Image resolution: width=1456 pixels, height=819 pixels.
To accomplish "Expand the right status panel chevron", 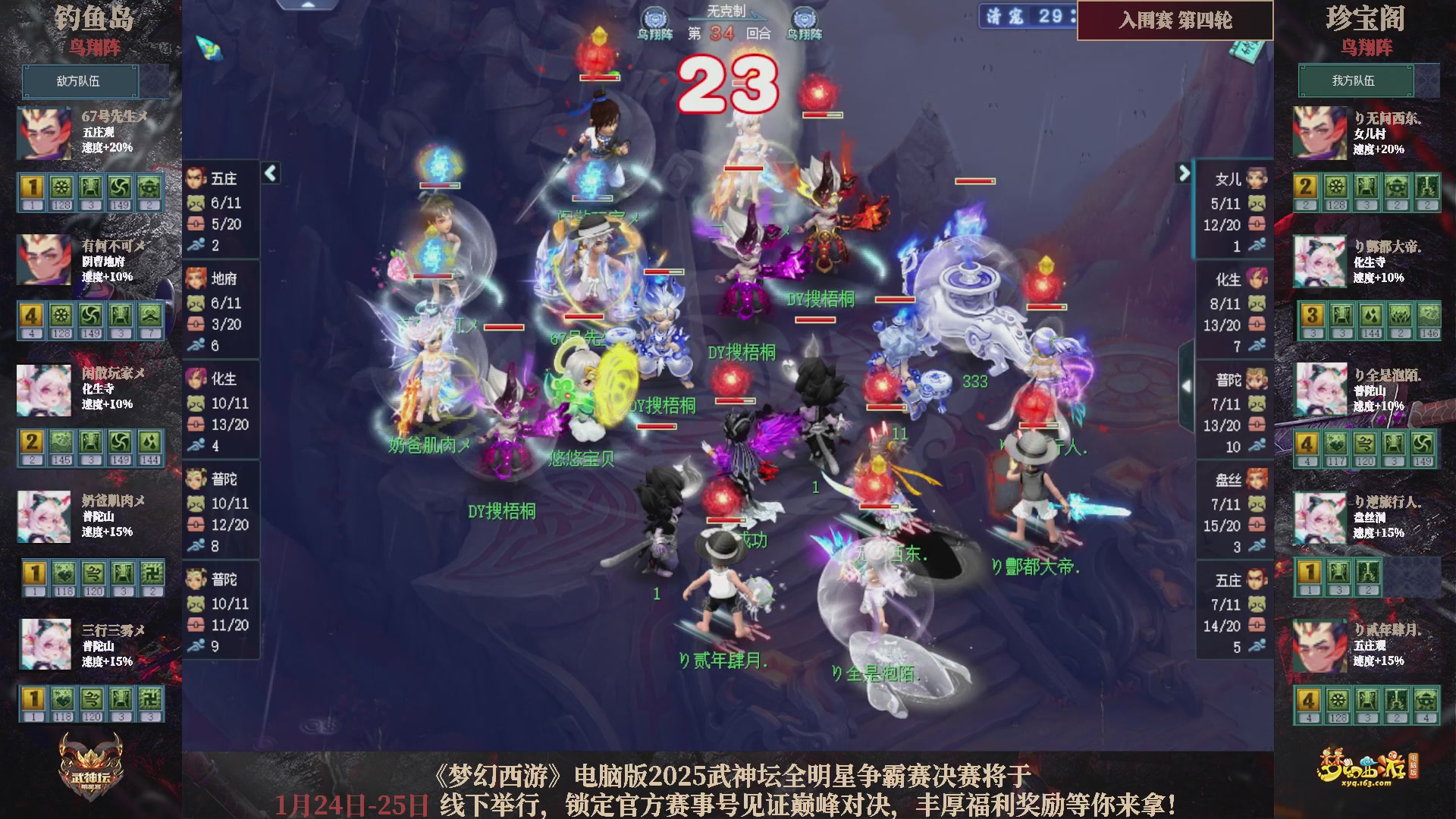I will [x=1184, y=173].
